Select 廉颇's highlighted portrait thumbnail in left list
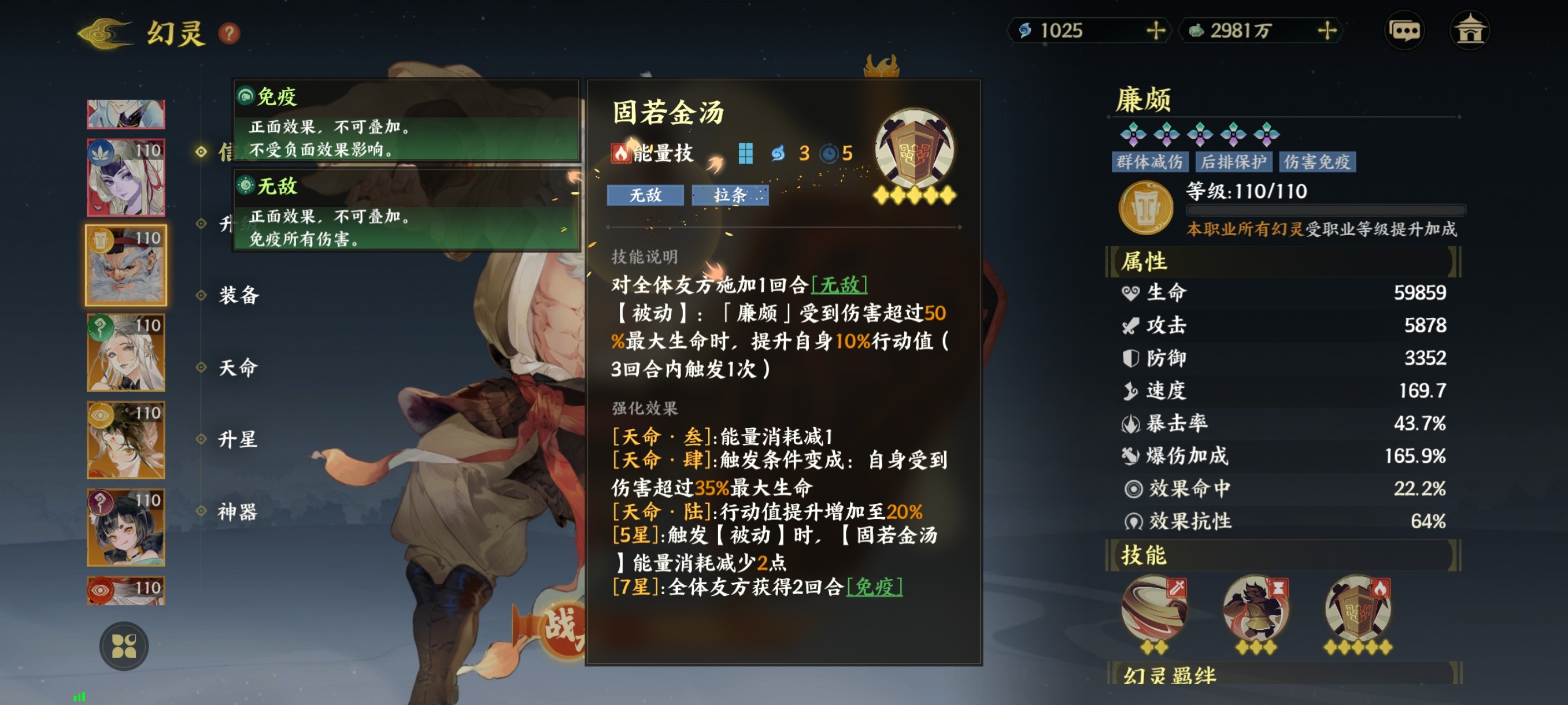Image resolution: width=1568 pixels, height=705 pixels. 125,264
